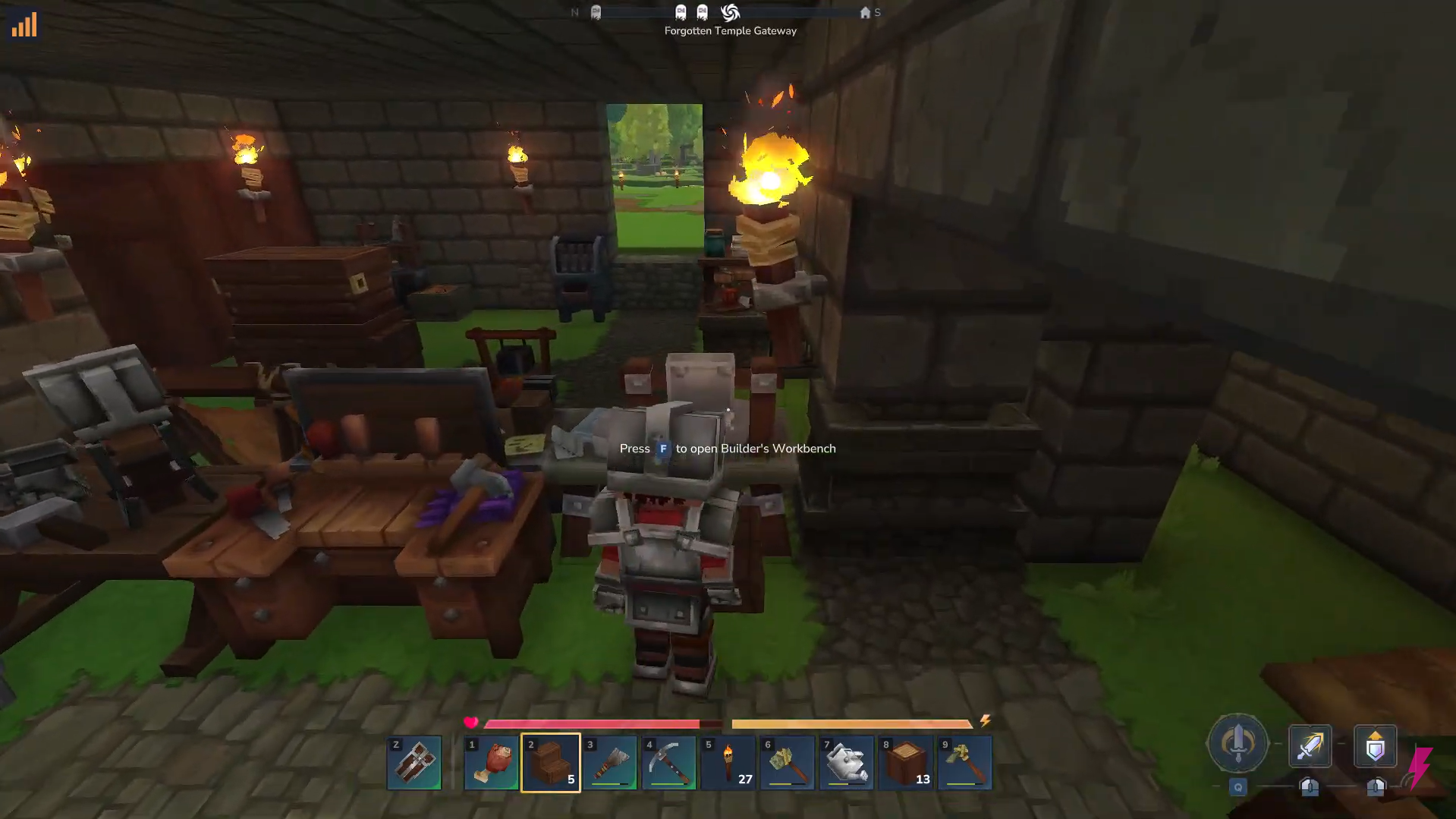1456x819 pixels.
Task: Select the food item in hotbar slot 1
Action: click(492, 763)
